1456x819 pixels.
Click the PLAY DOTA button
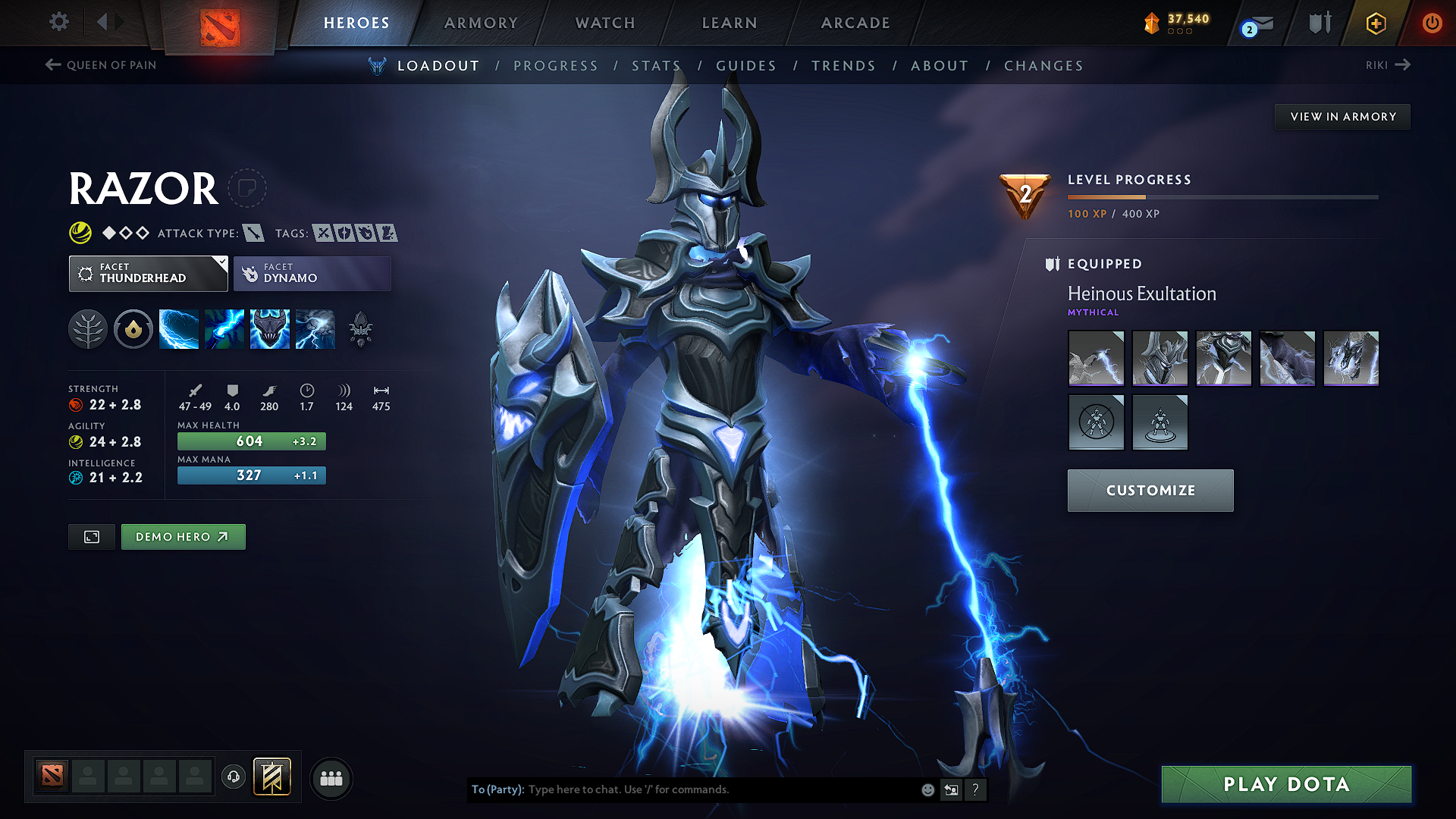coord(1285,784)
